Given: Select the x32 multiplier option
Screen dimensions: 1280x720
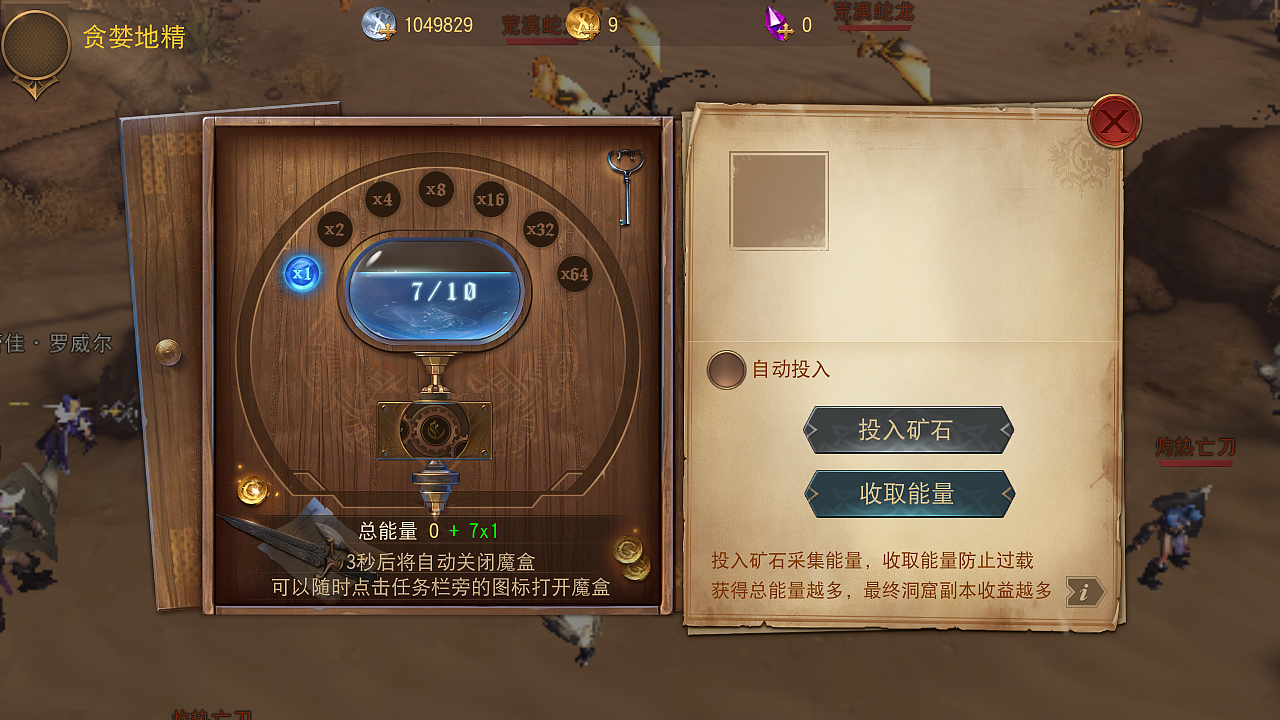Looking at the screenshot, I should [538, 230].
